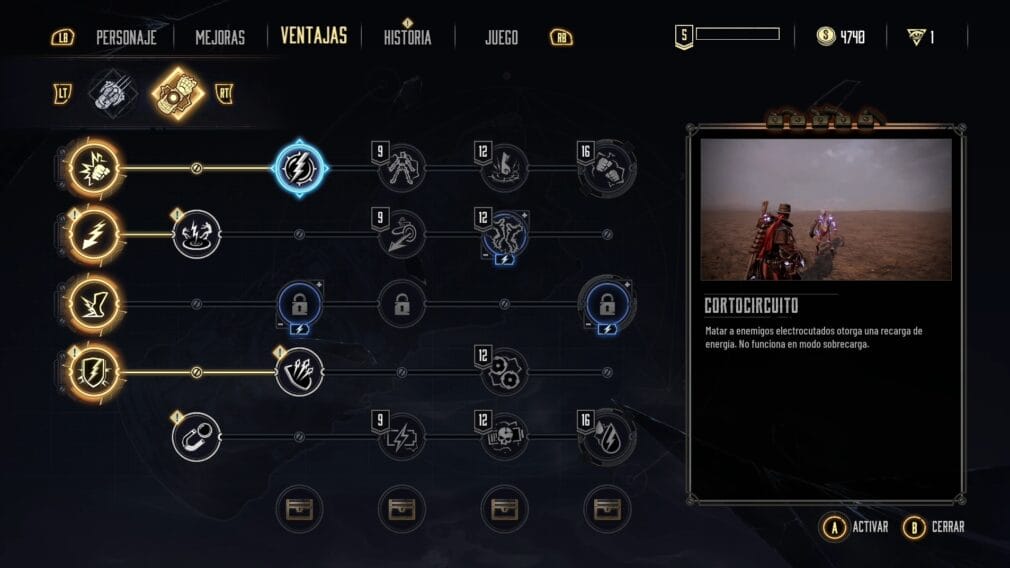Screen dimensions: 1010x568
Task: Go to the Historia tab
Action: point(407,38)
